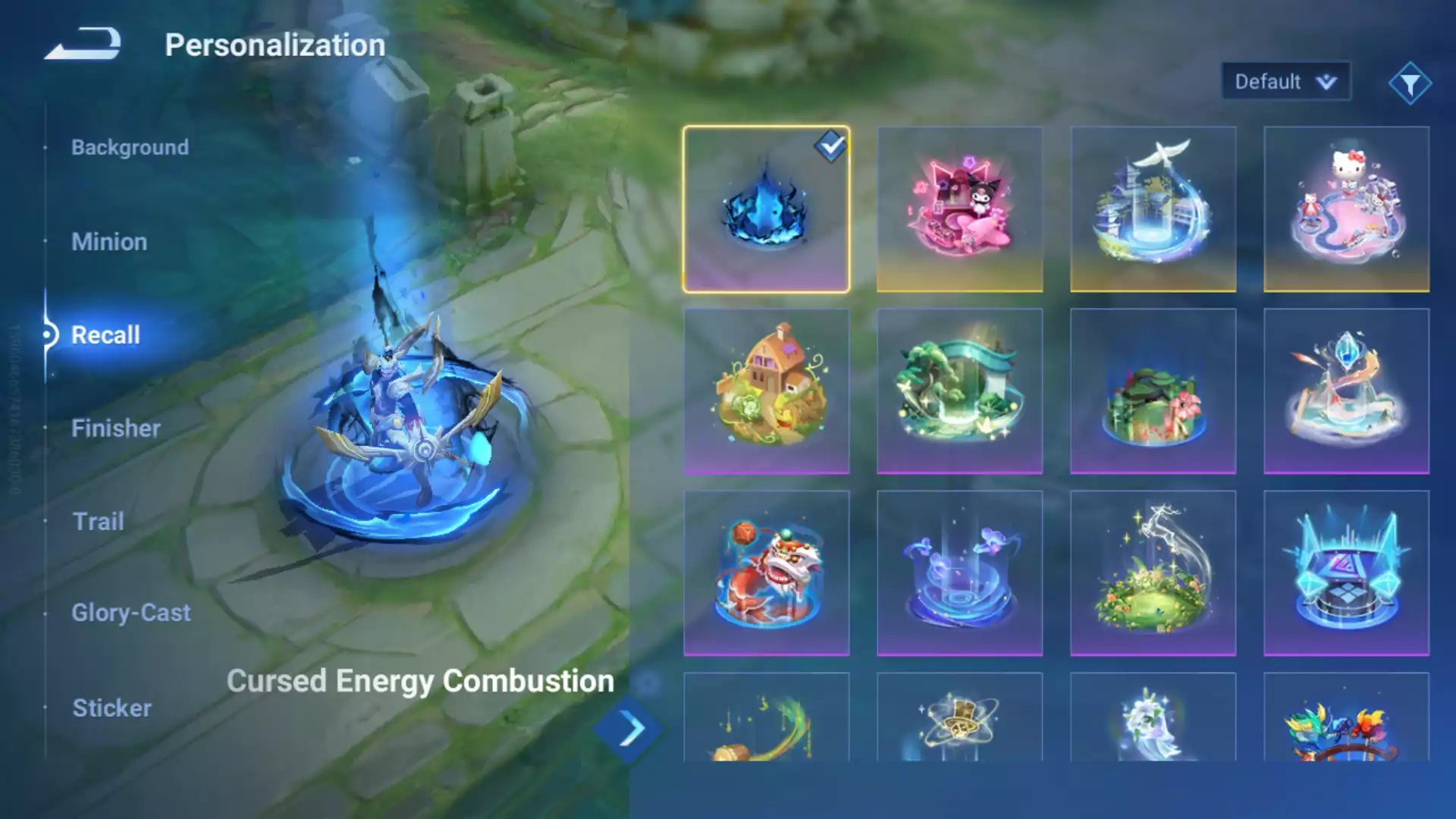
Task: Show the Glory-Cast options
Action: click(x=131, y=613)
